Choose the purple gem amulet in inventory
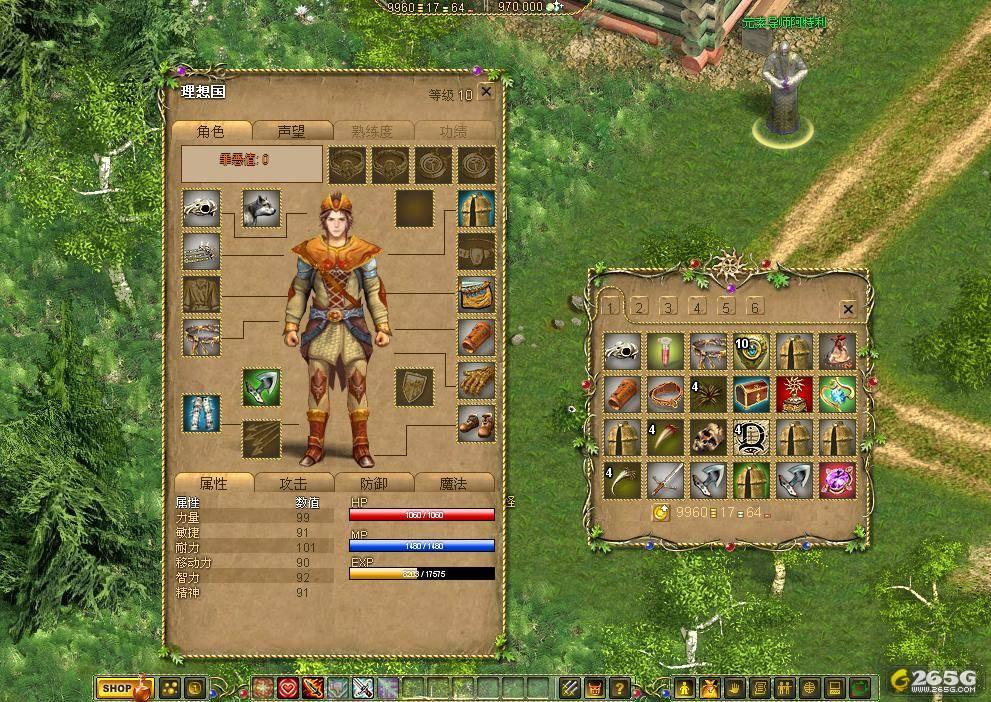The image size is (991, 702). point(837,480)
